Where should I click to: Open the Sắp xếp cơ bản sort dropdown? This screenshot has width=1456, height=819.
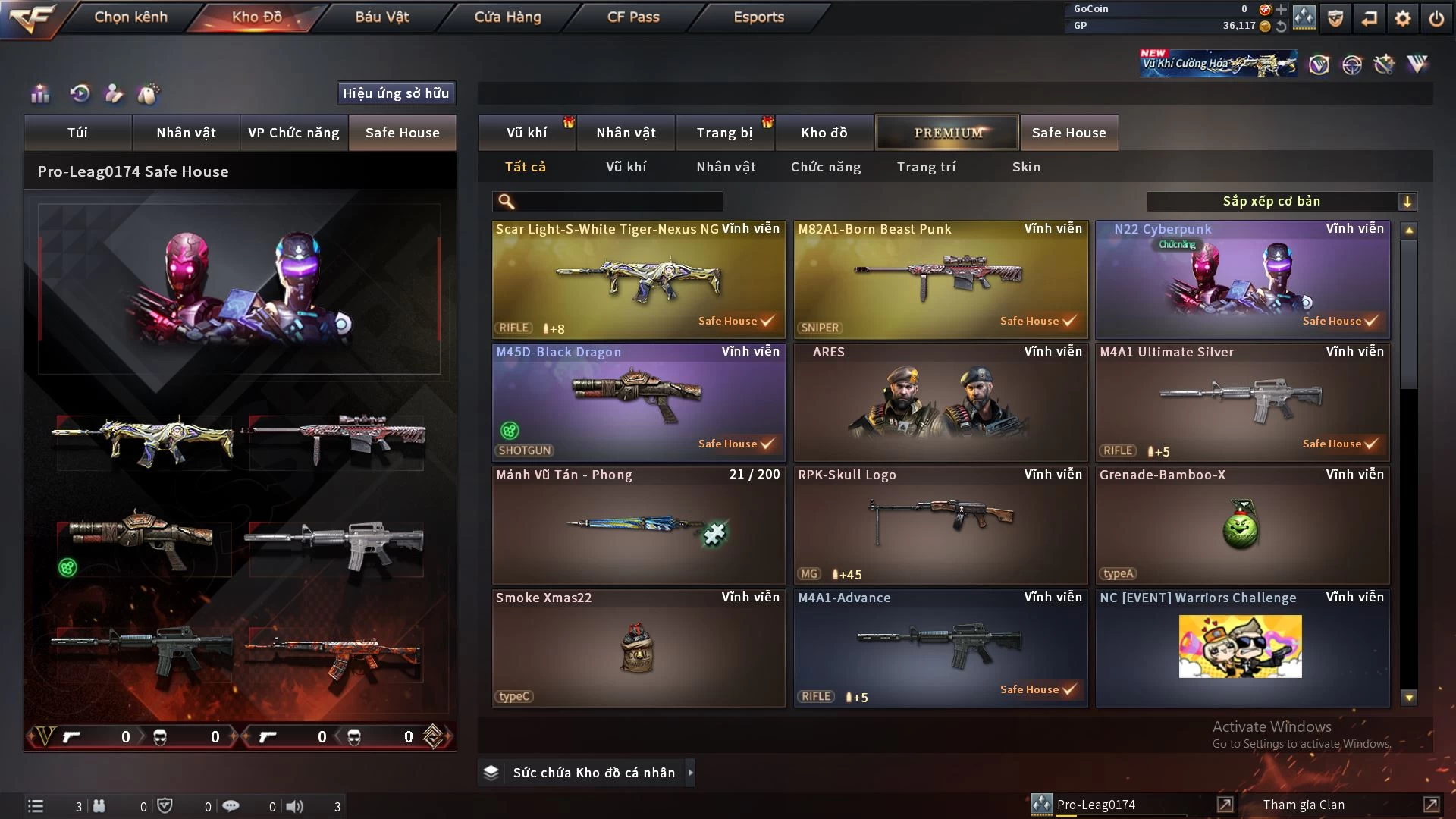1282,202
